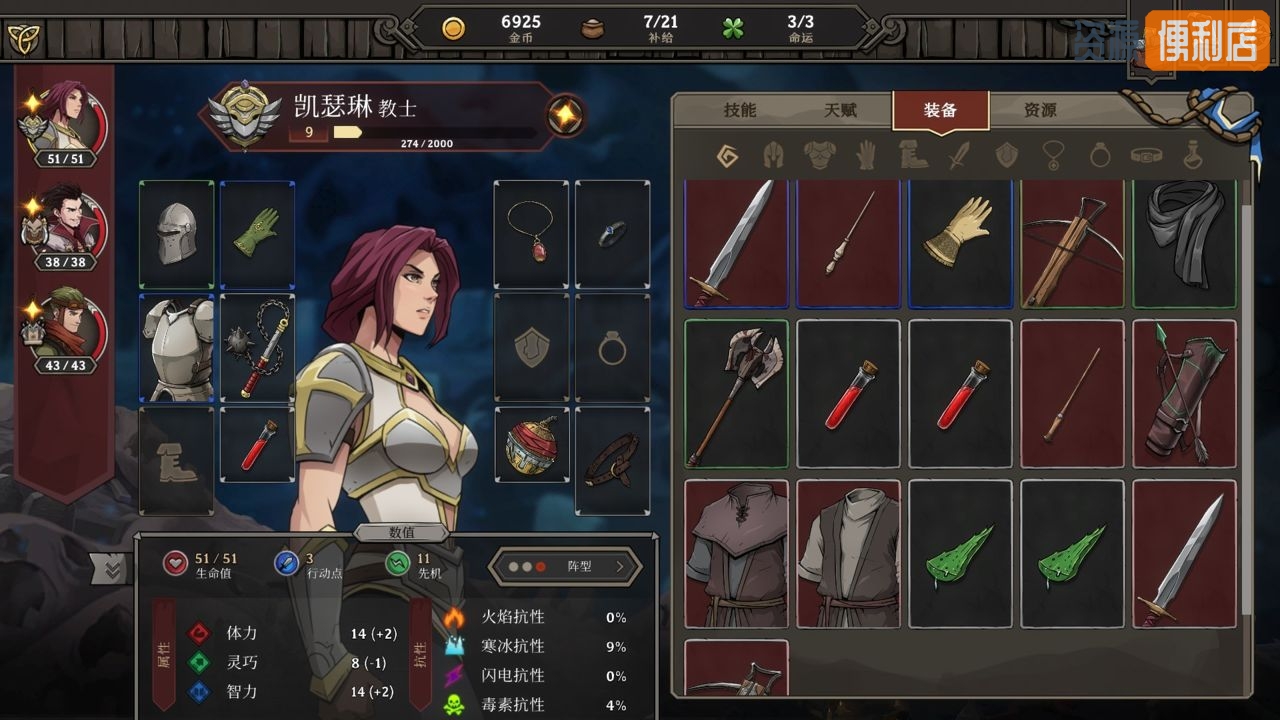Select the equipped red pendant necklace
Image resolution: width=1280 pixels, height=720 pixels.
pos(531,234)
